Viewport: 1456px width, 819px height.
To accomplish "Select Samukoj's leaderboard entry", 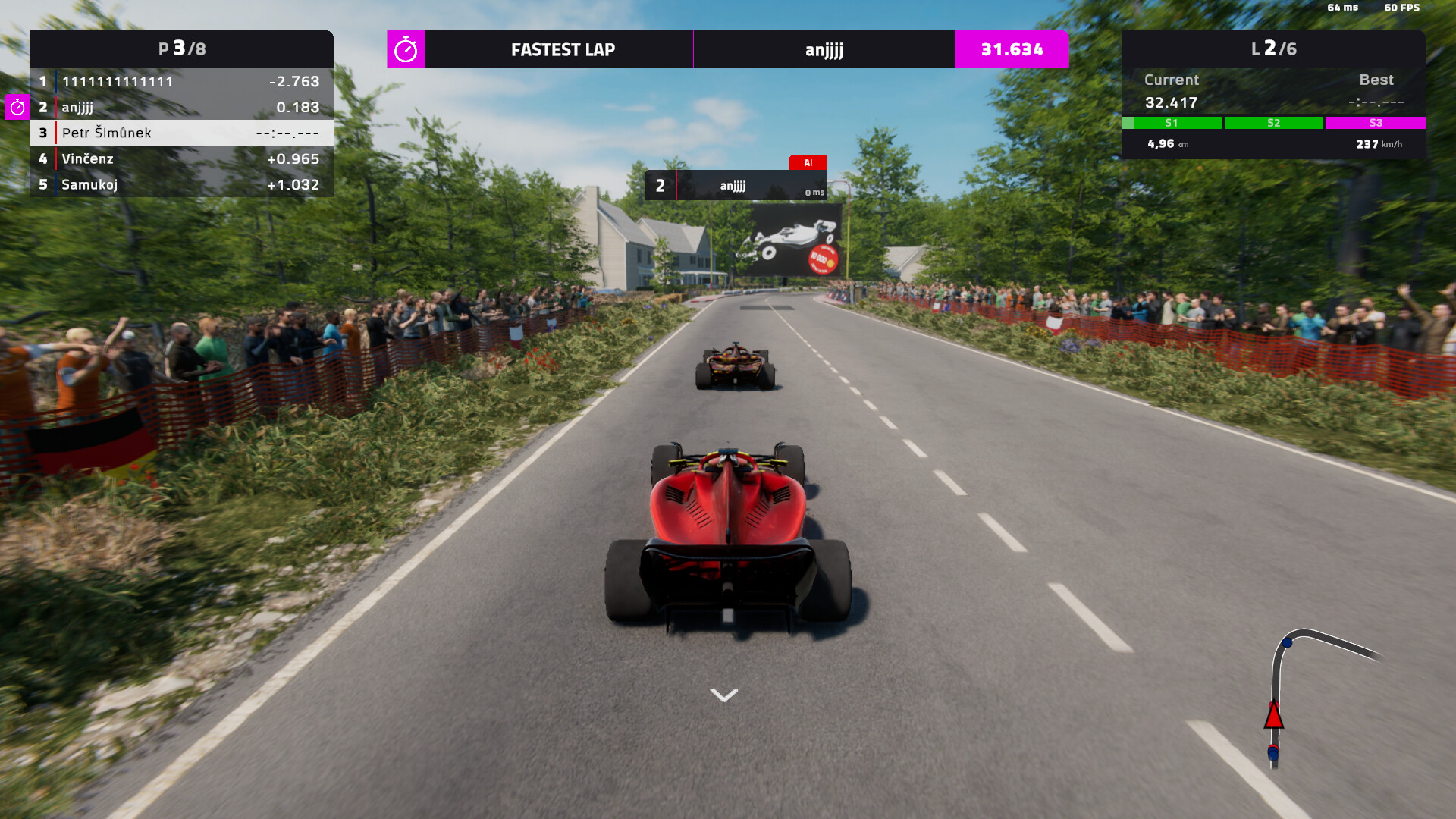I will (x=182, y=184).
